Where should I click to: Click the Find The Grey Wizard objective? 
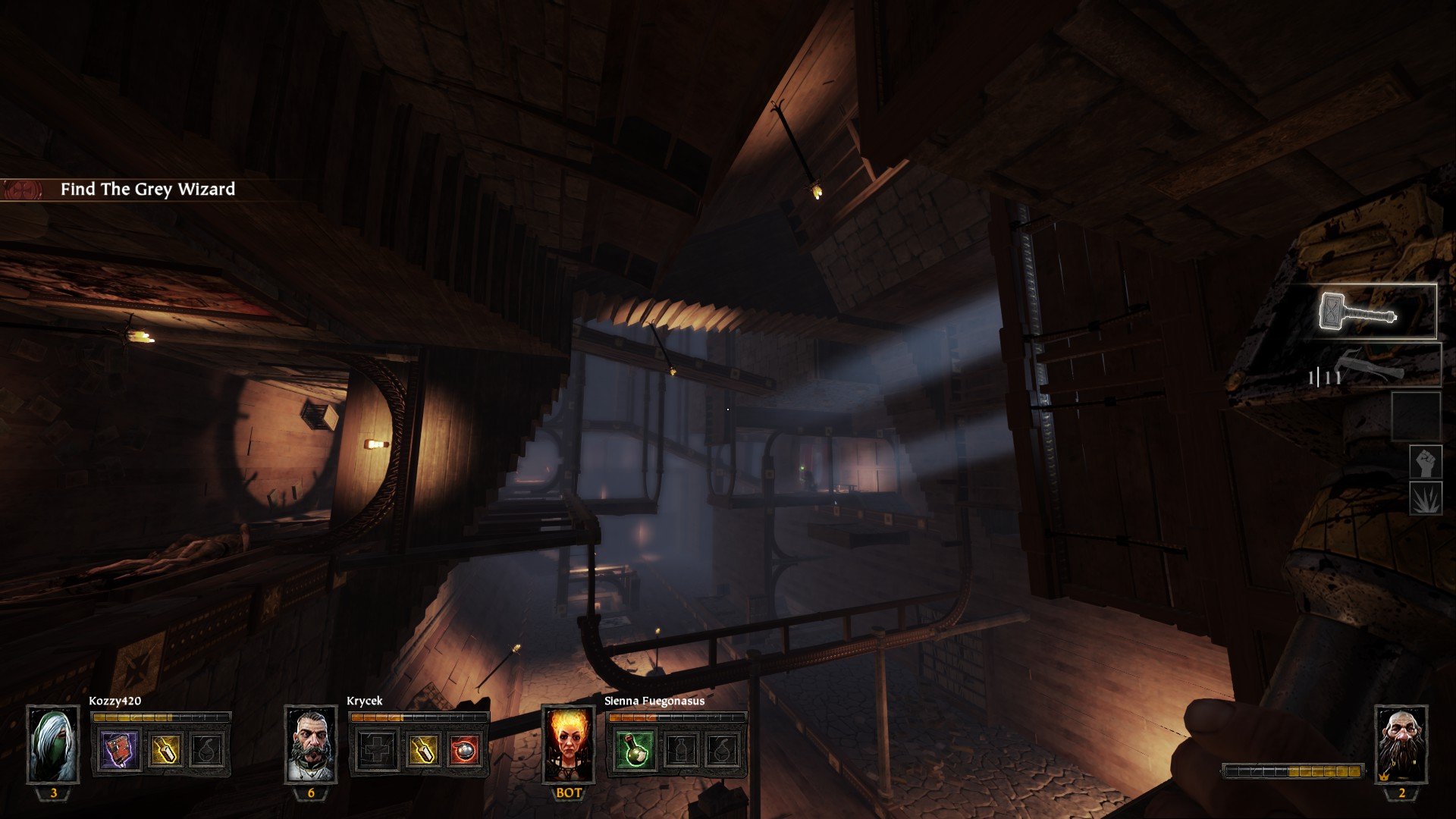coord(147,190)
